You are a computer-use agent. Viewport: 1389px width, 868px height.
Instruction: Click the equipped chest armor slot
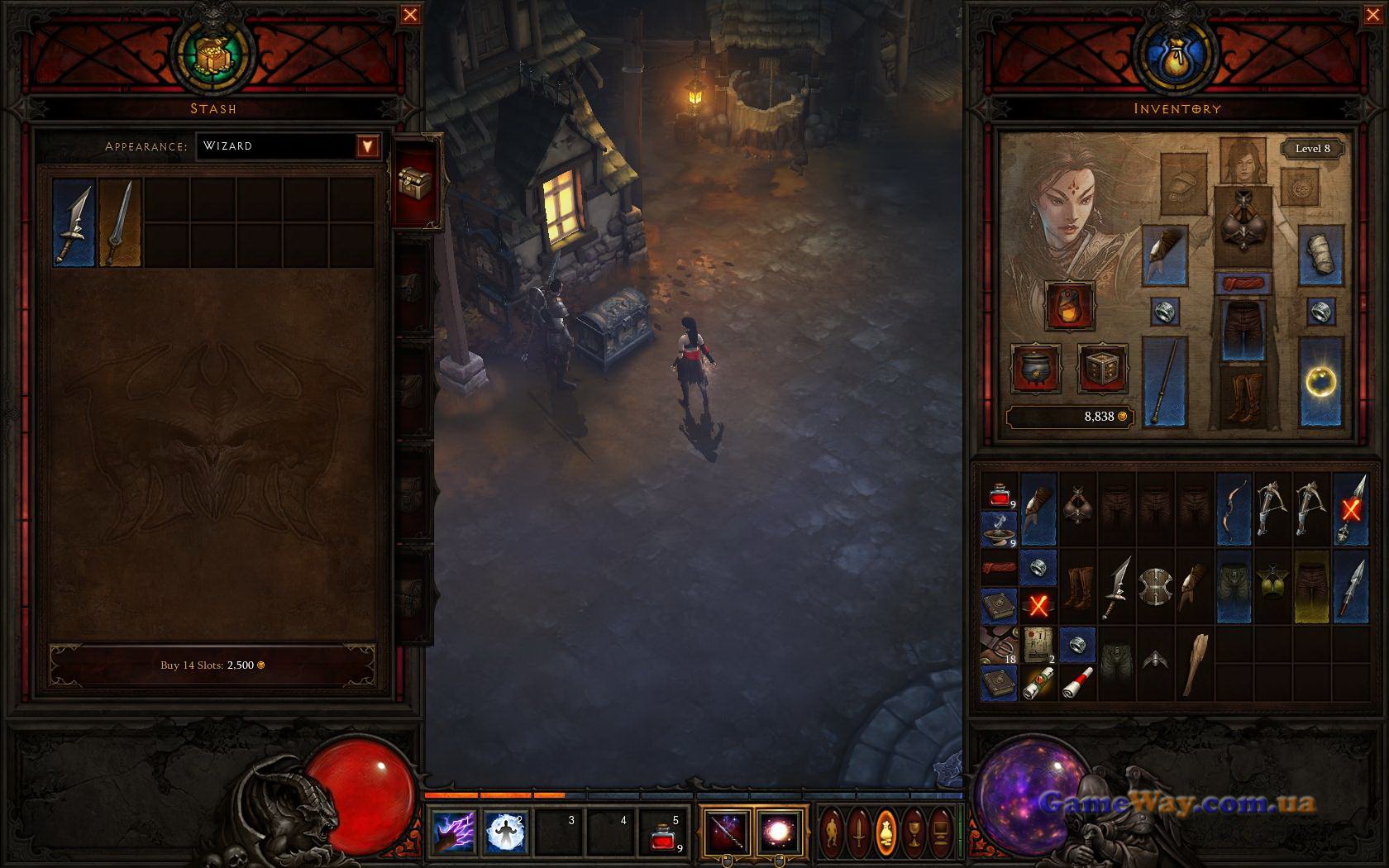coord(1243,222)
